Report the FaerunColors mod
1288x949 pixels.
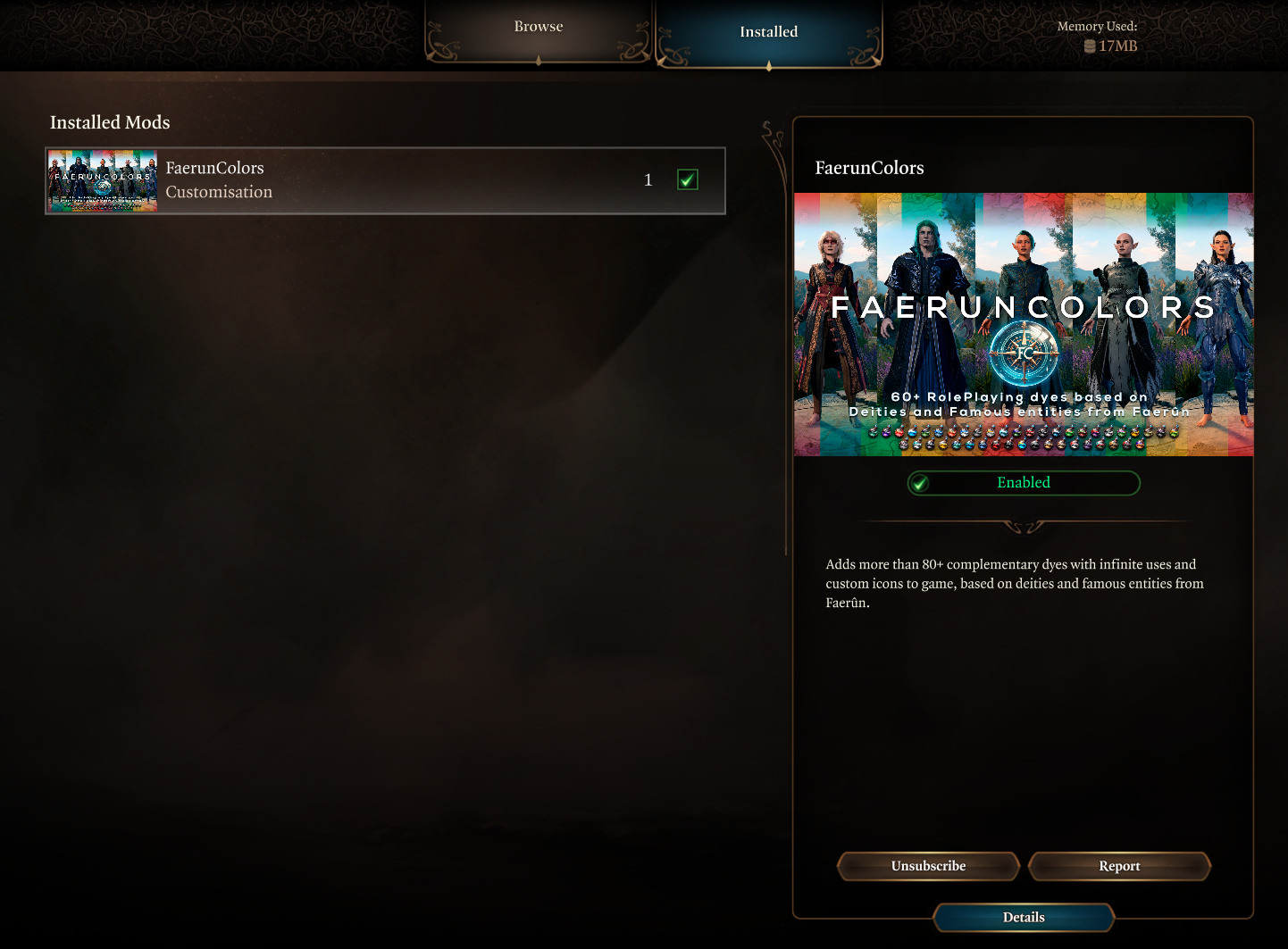[x=1119, y=866]
